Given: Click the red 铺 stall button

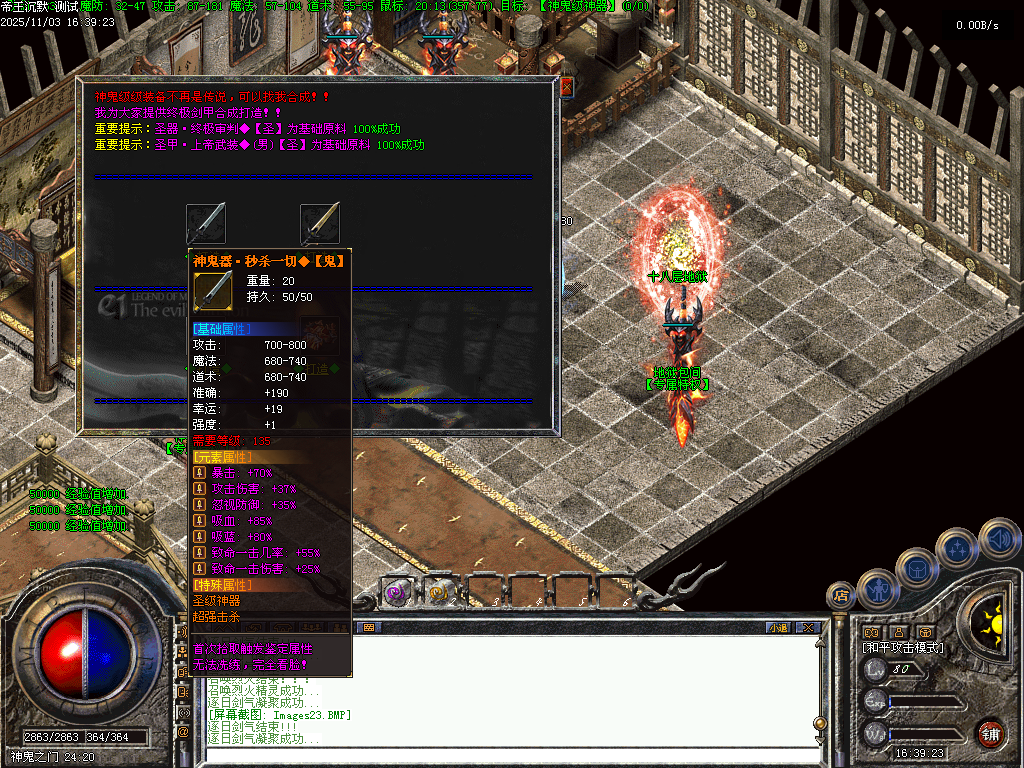Looking at the screenshot, I should click(990, 733).
